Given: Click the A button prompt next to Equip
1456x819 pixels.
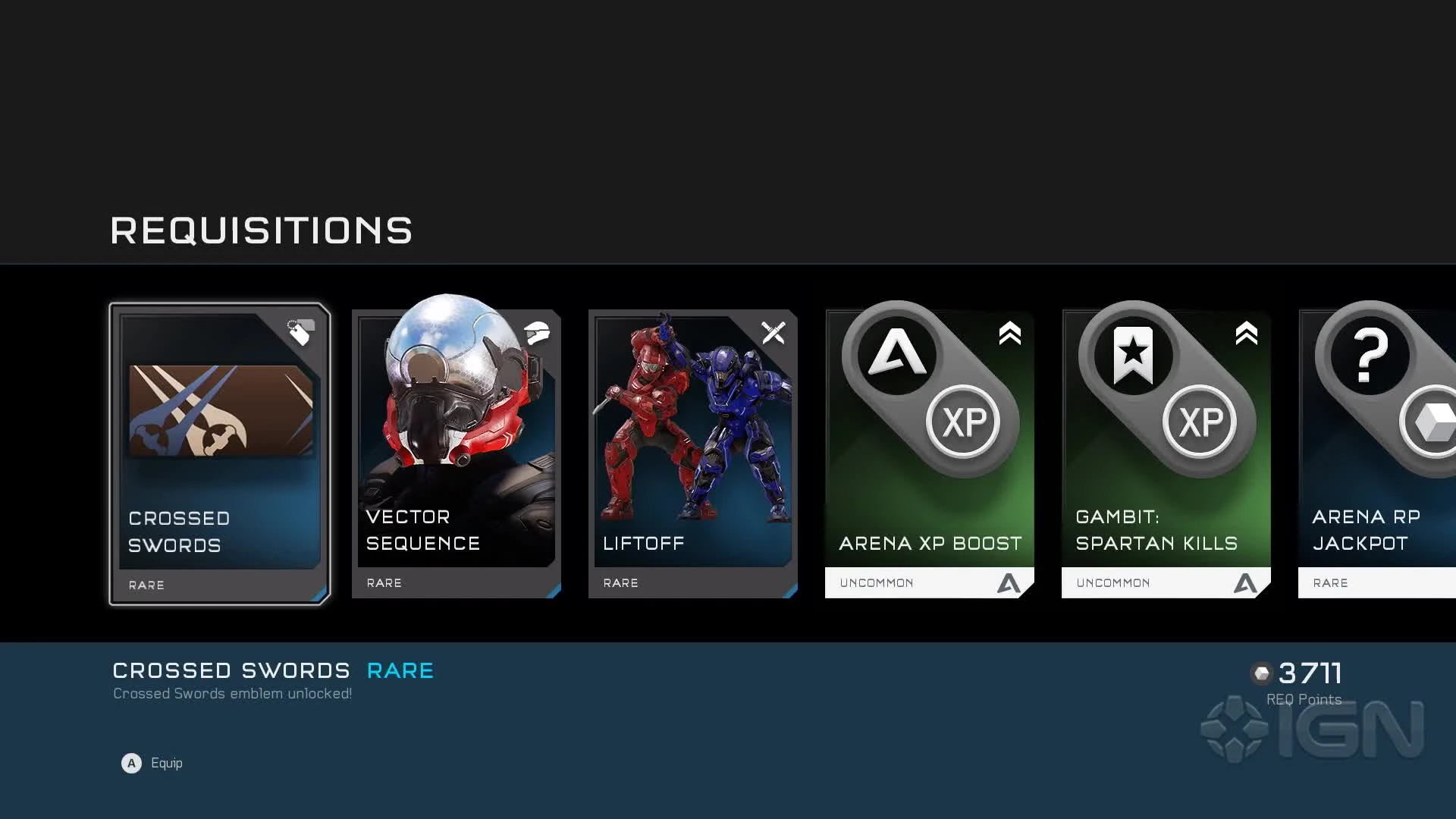Looking at the screenshot, I should click(x=131, y=764).
